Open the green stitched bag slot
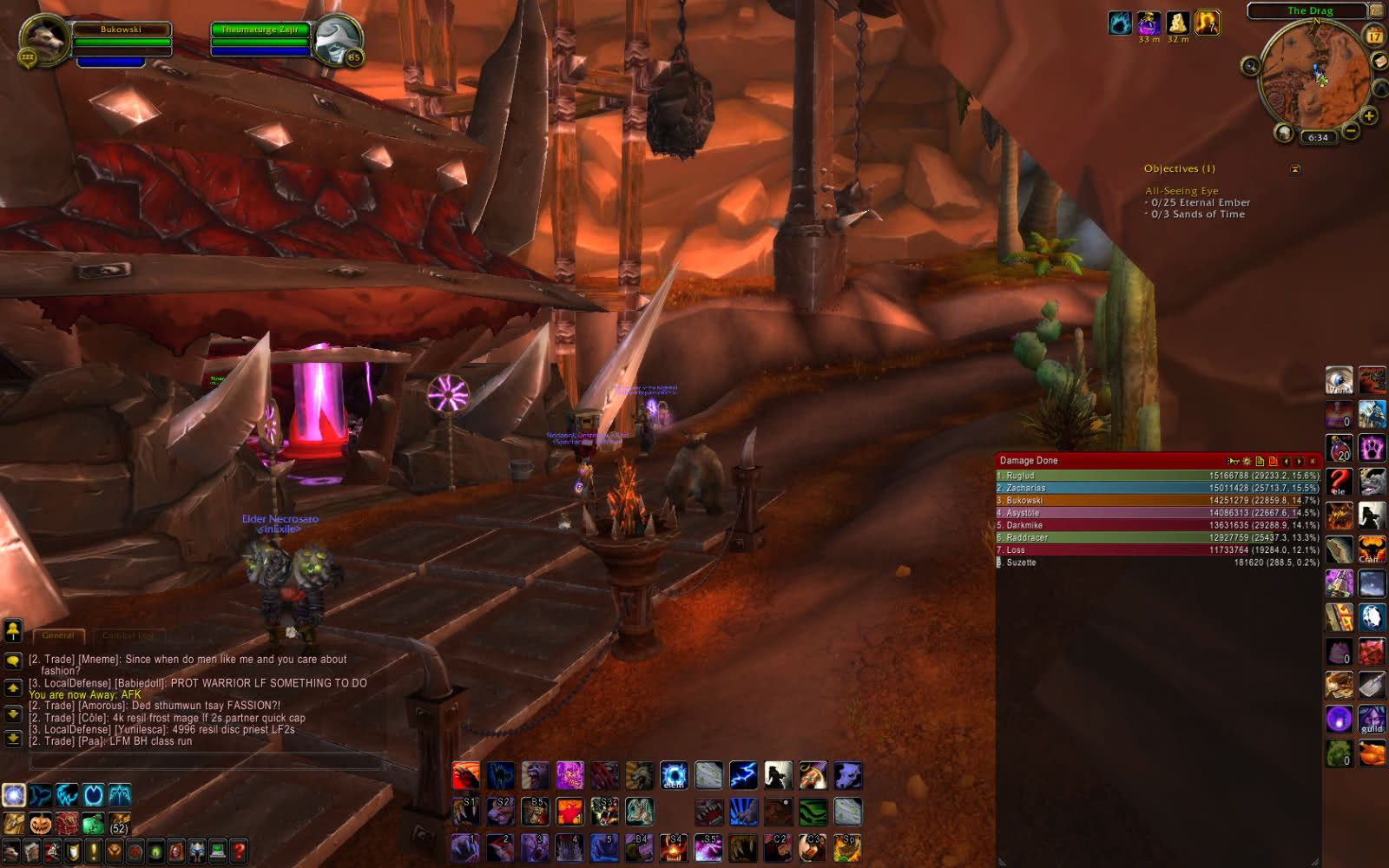This screenshot has width=1389, height=868. 93,824
